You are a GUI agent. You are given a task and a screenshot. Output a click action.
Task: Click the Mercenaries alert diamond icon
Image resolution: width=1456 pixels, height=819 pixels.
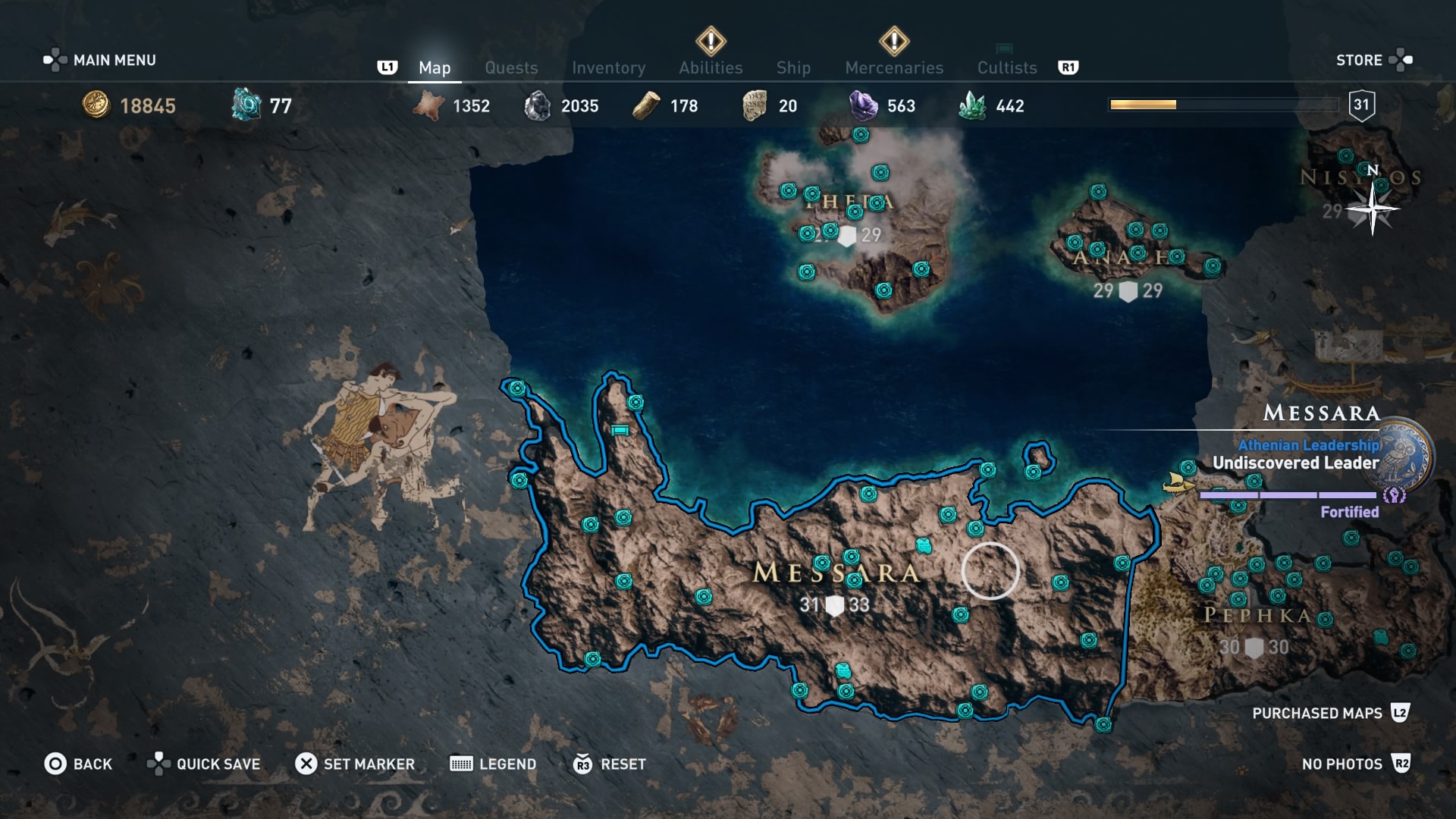coord(893,42)
